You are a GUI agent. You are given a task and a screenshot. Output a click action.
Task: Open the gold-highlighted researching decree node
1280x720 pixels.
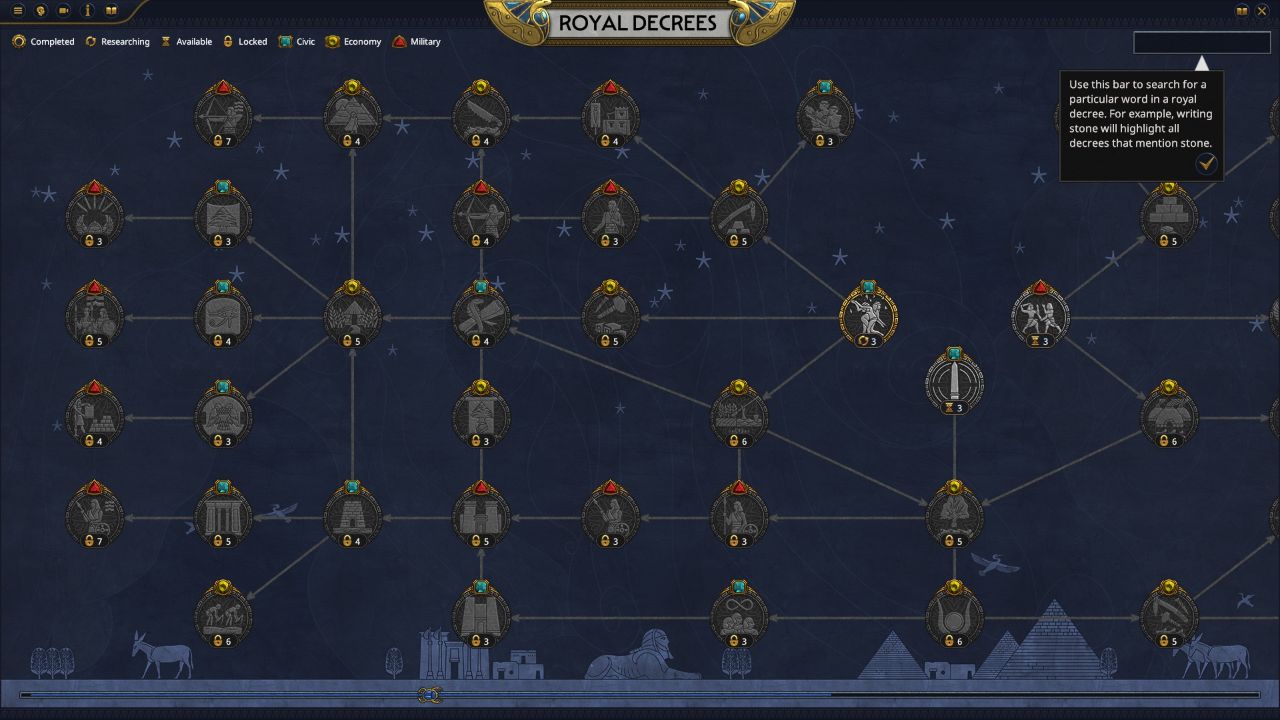tap(870, 312)
